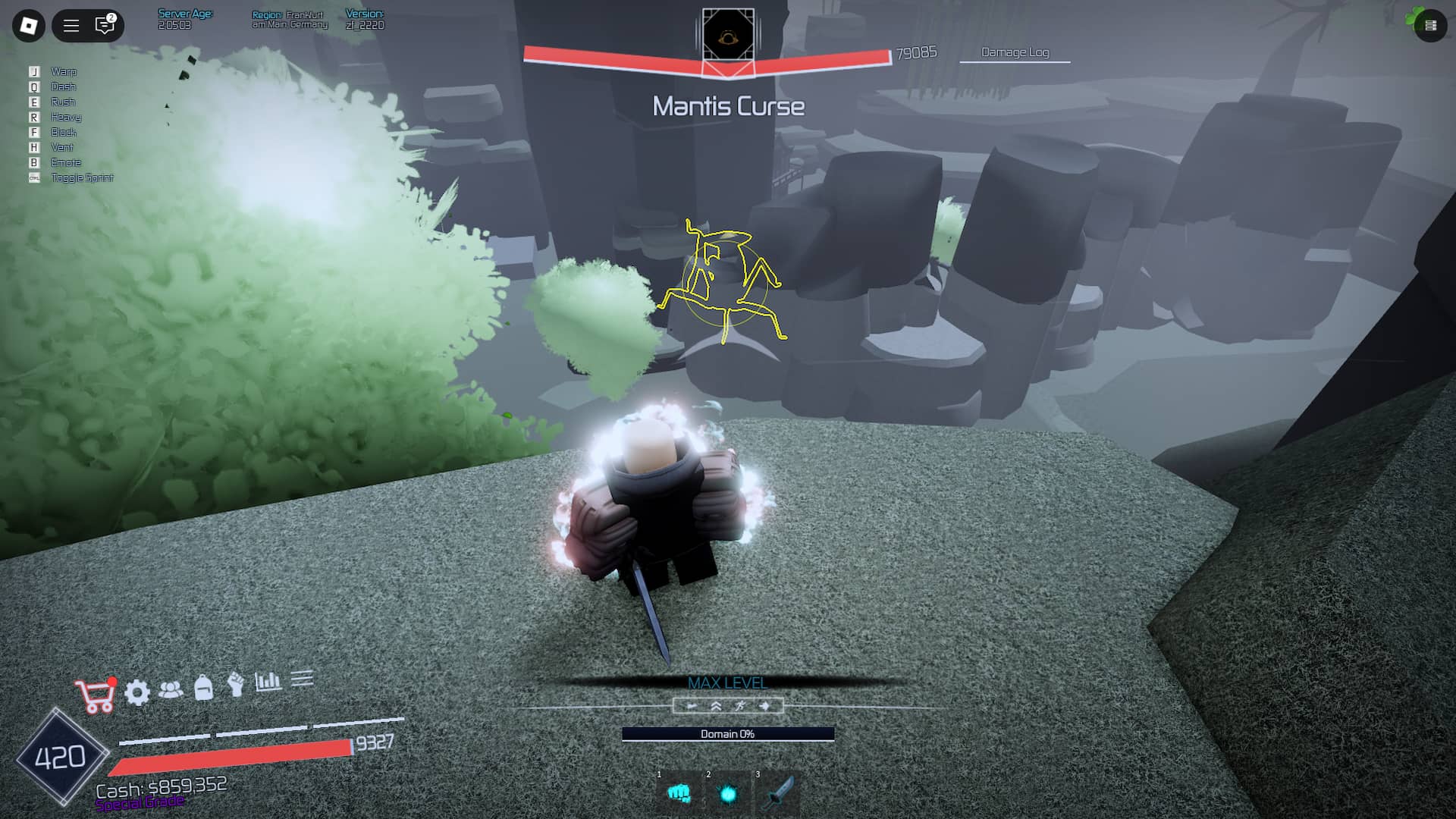This screenshot has width=1456, height=819.
Task: Open the Roblox logo menu
Action: [x=29, y=26]
